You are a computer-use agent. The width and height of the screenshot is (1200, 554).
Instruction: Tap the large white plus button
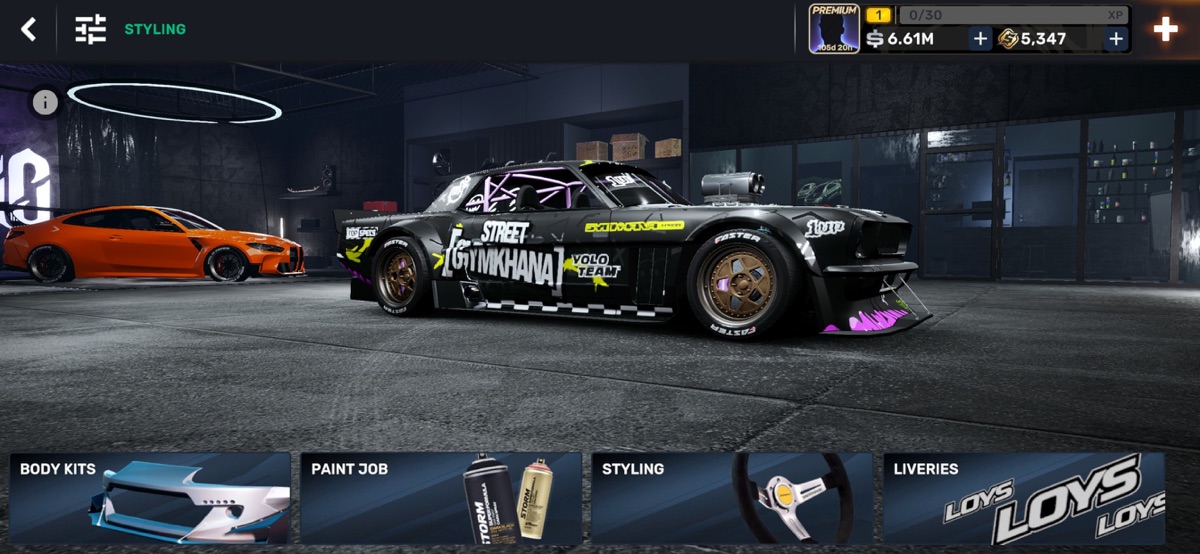(x=1166, y=29)
